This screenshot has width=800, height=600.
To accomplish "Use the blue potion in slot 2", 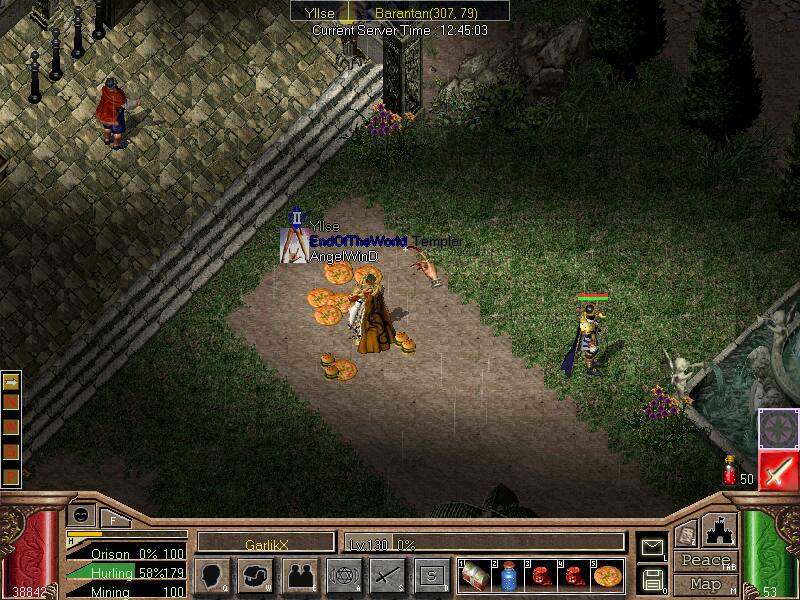I will click(508, 575).
